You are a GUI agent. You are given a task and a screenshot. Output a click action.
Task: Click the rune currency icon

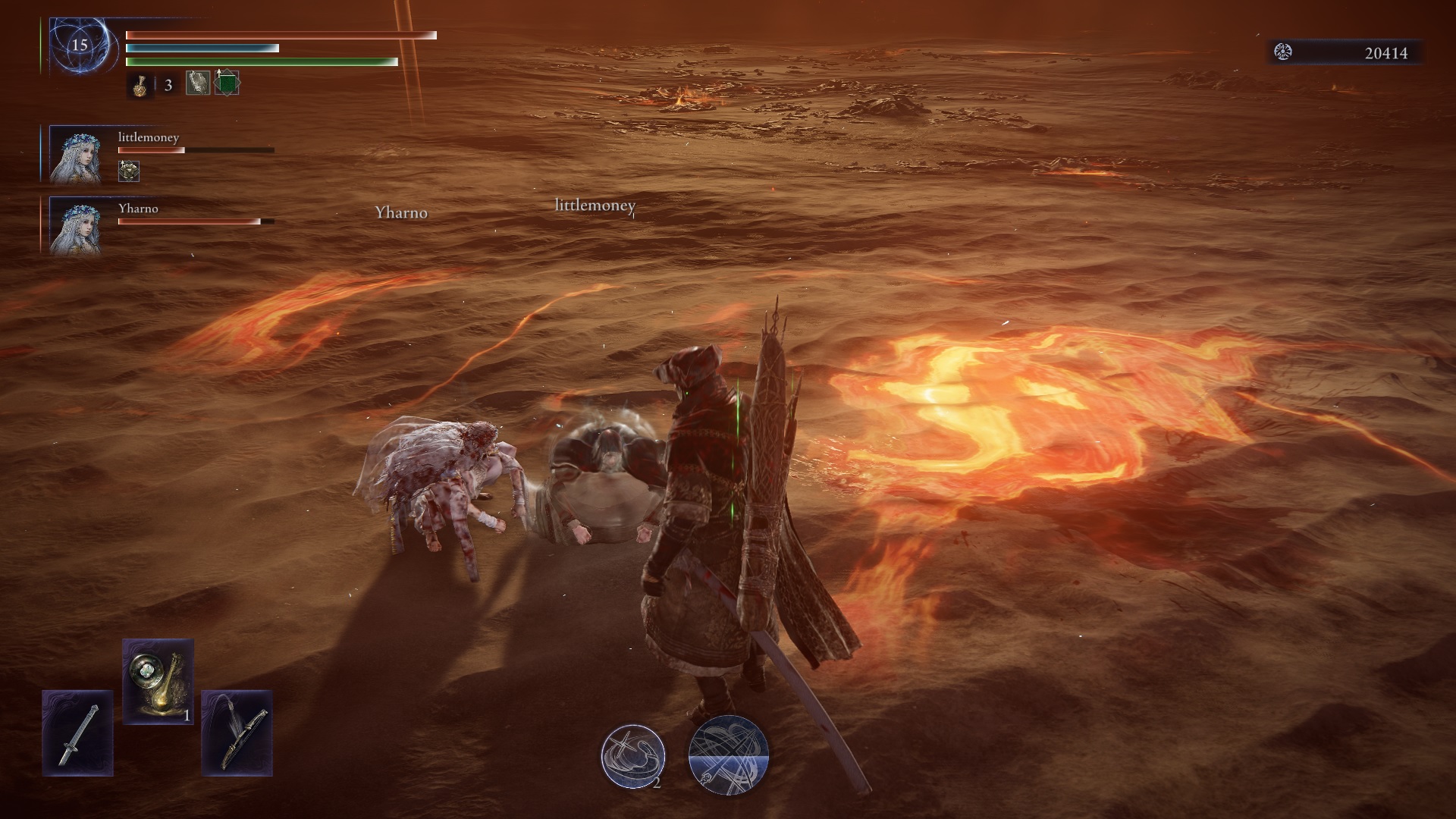coord(1283,52)
